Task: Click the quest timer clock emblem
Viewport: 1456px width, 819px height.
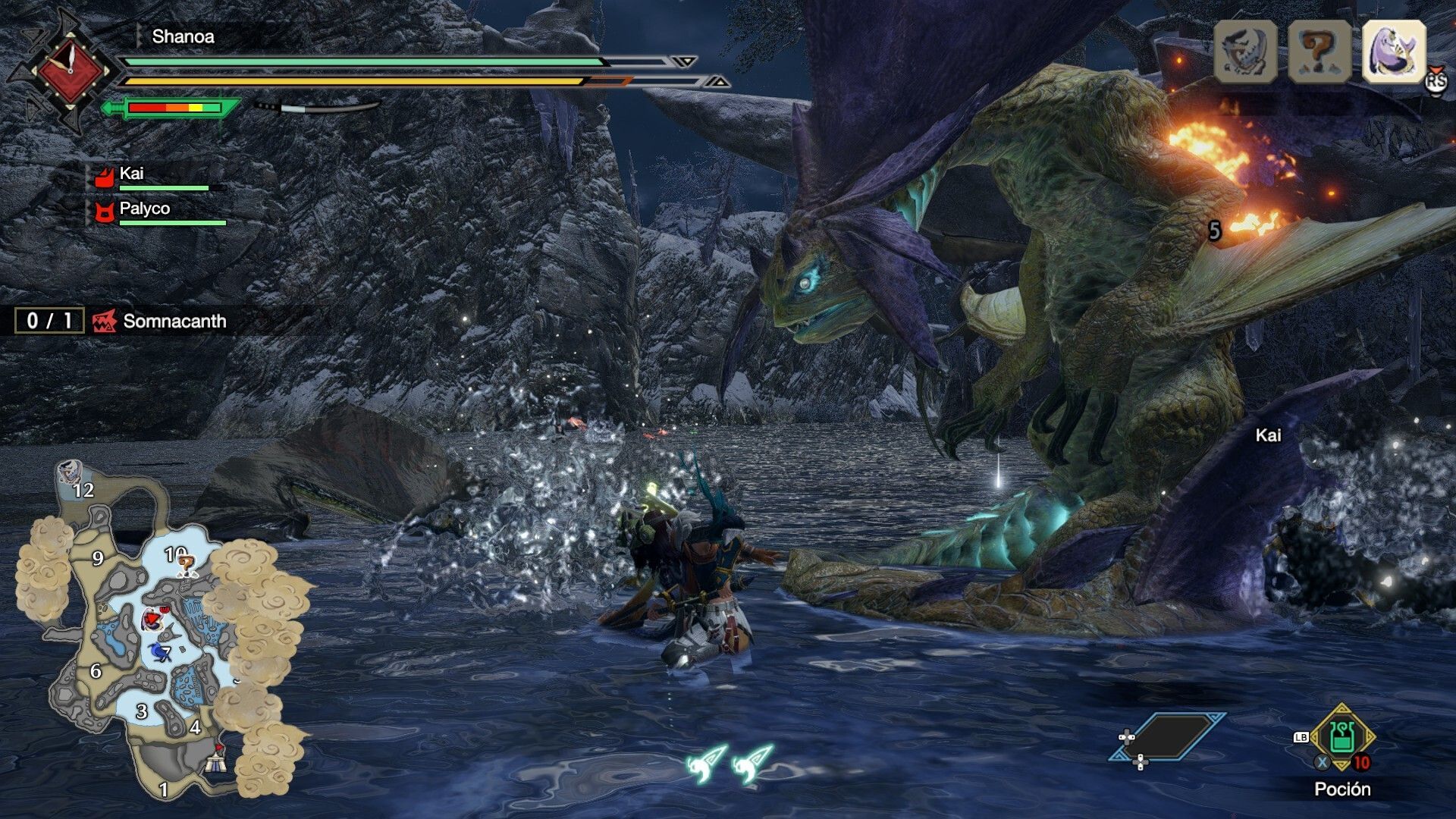Action: click(x=70, y=72)
